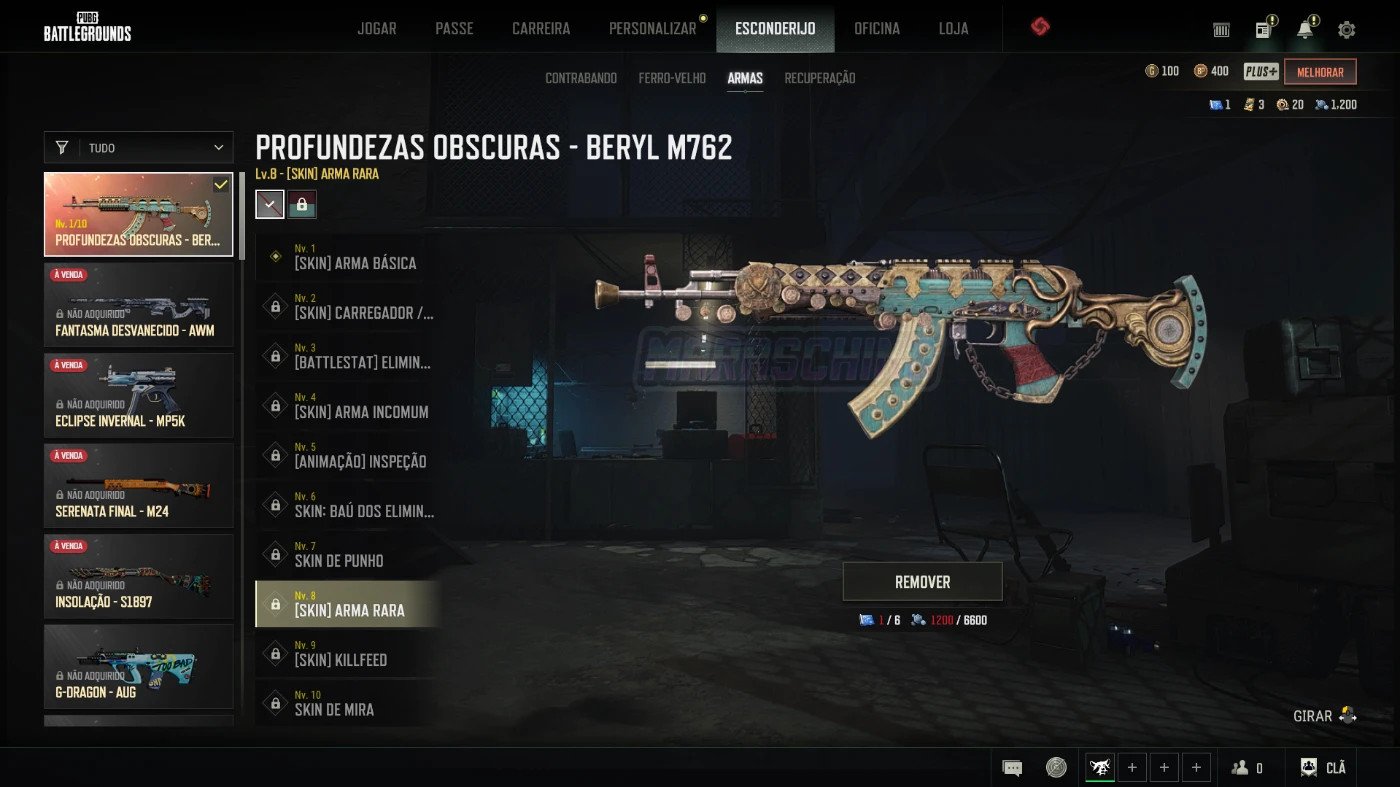Choose the Eclipse Invernal MP5K skin
Image resolution: width=1400 pixels, height=787 pixels.
[139, 395]
